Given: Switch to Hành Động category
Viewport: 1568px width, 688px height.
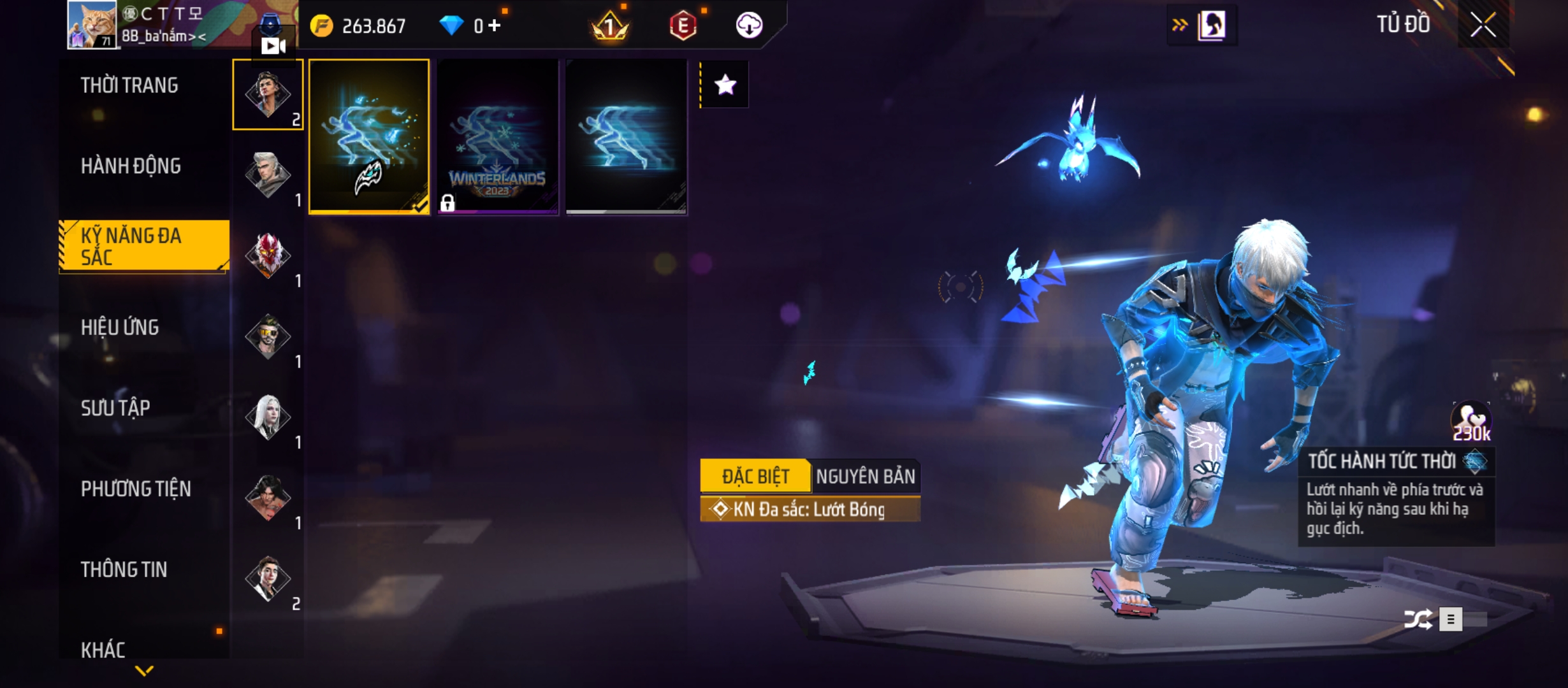Looking at the screenshot, I should click(131, 166).
